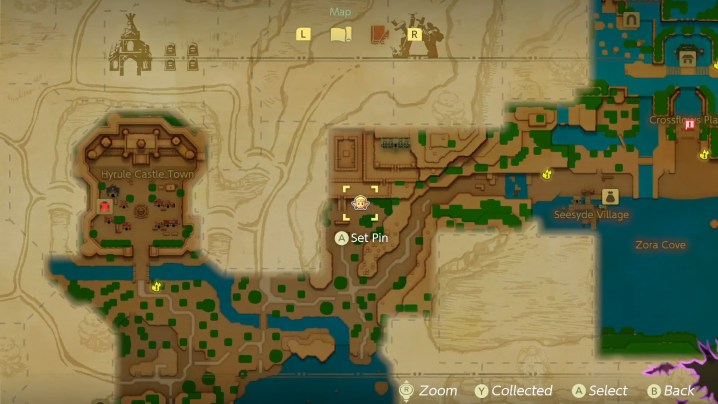718x404 pixels.
Task: Select the waypoint south of Hyrule Castle Town
Action: [x=157, y=286]
